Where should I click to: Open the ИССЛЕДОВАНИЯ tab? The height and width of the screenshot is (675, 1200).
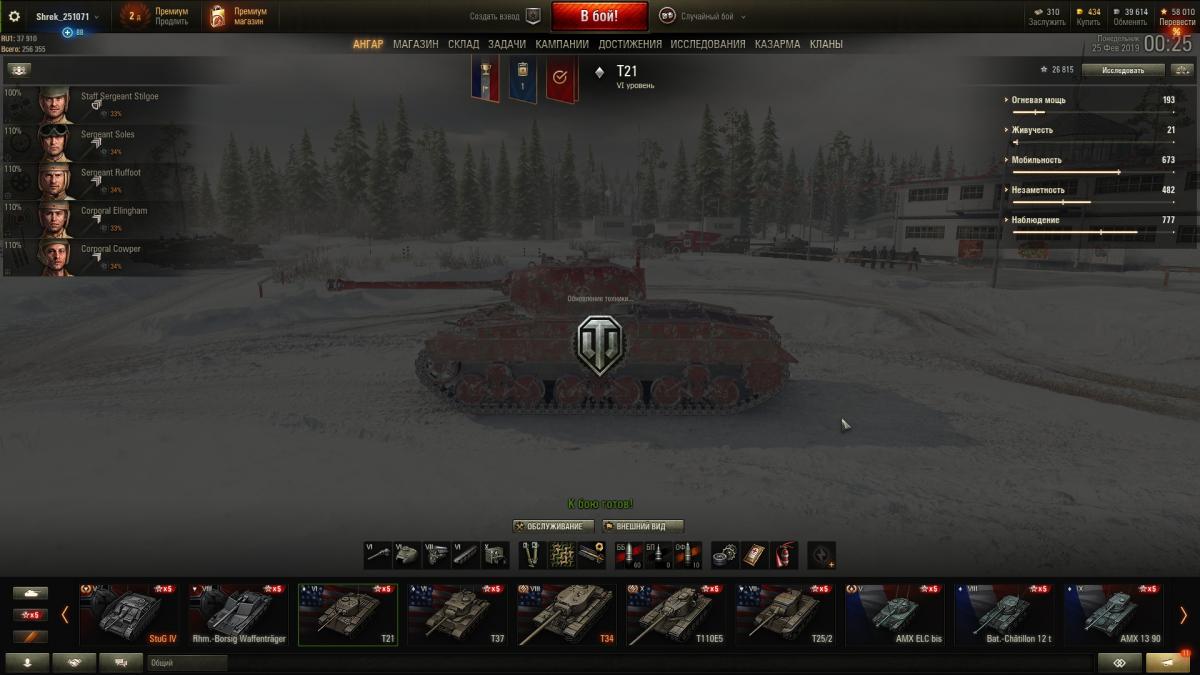click(708, 44)
